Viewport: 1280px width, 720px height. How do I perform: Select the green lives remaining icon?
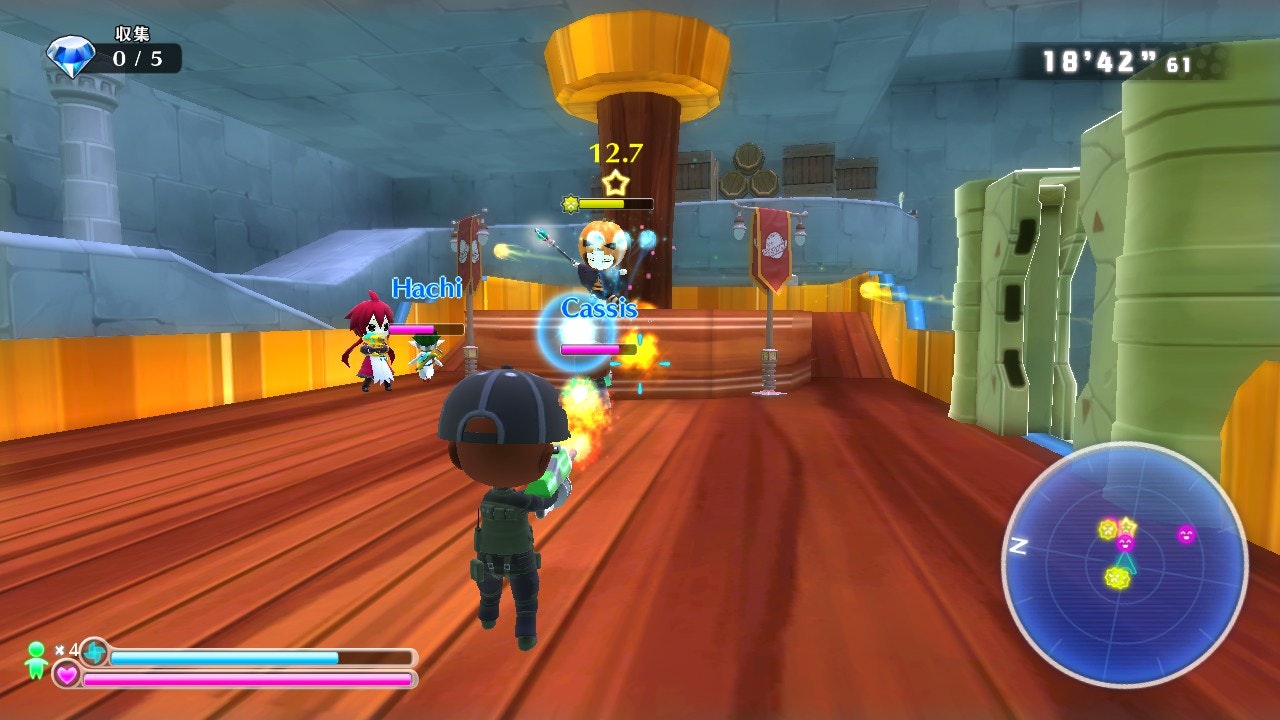37,659
